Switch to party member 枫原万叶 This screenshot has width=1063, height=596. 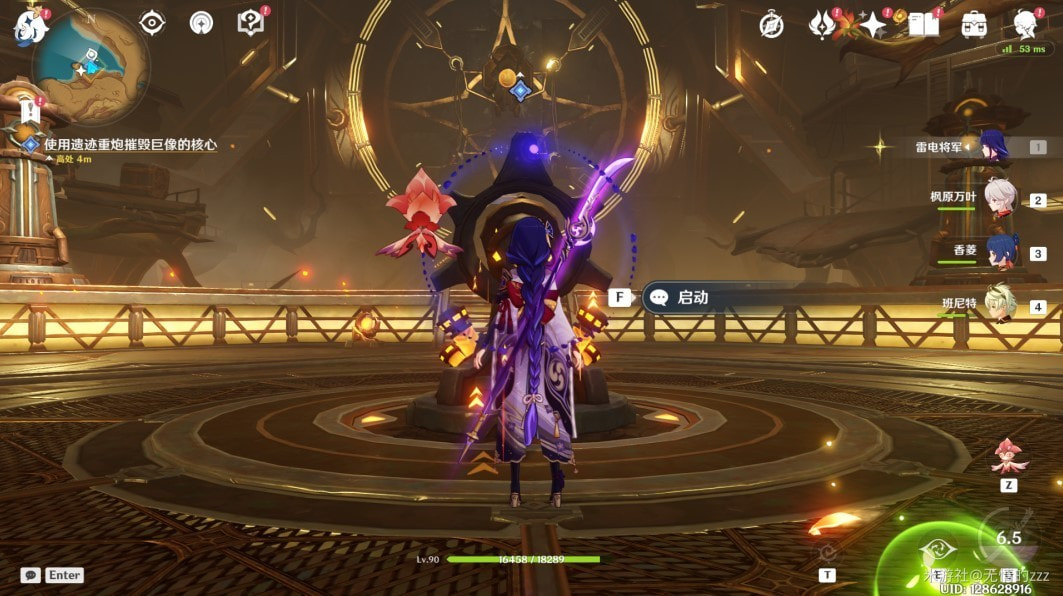point(998,198)
